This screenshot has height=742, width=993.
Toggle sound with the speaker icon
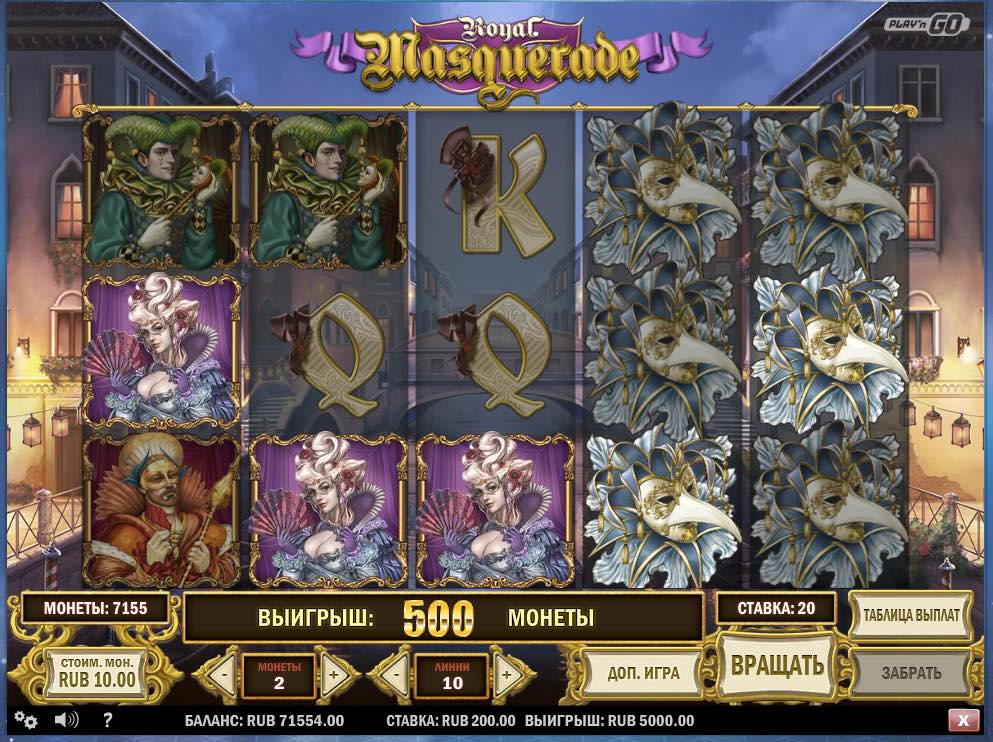pos(66,720)
